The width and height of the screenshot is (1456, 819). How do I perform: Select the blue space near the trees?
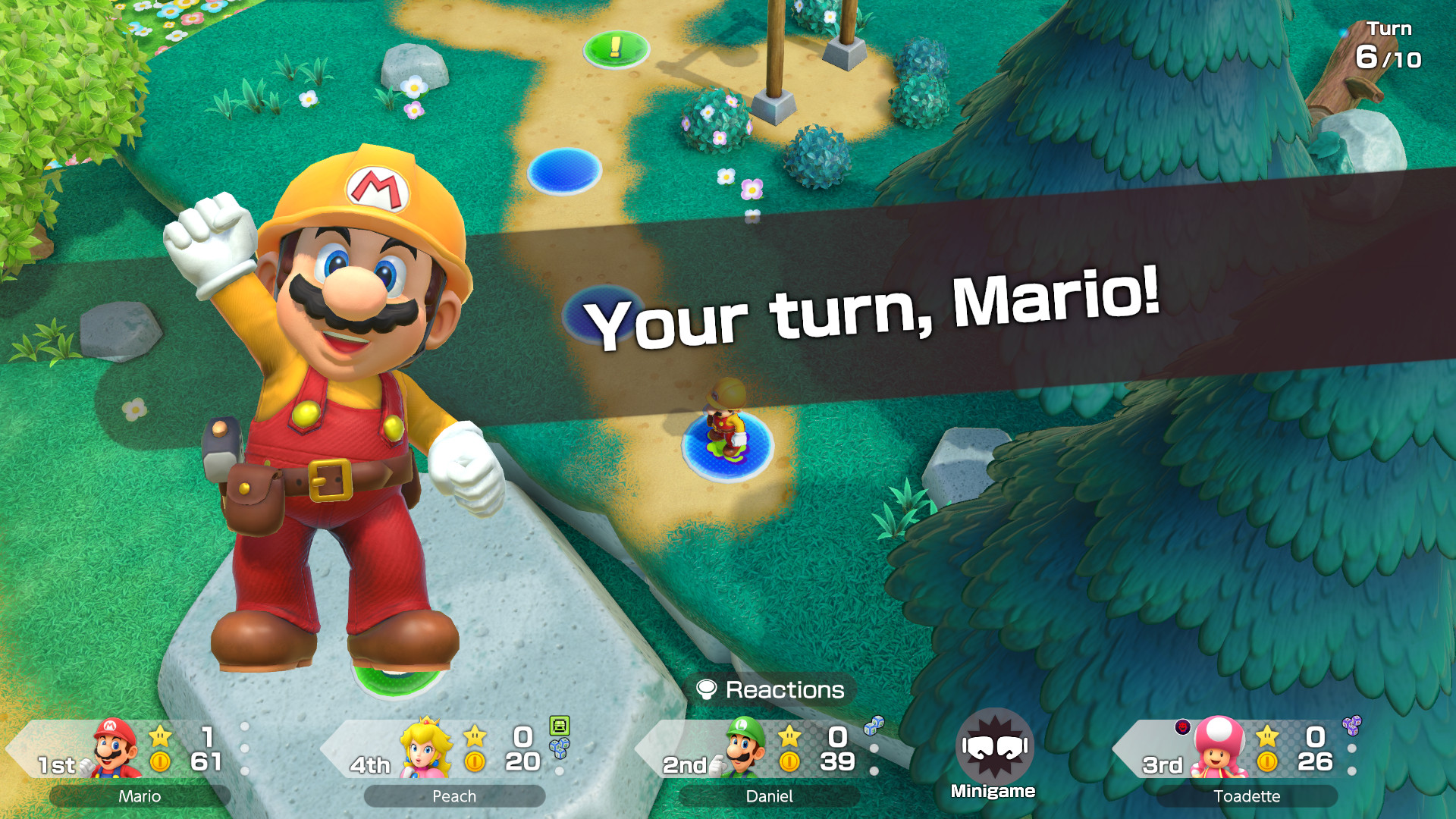(563, 174)
